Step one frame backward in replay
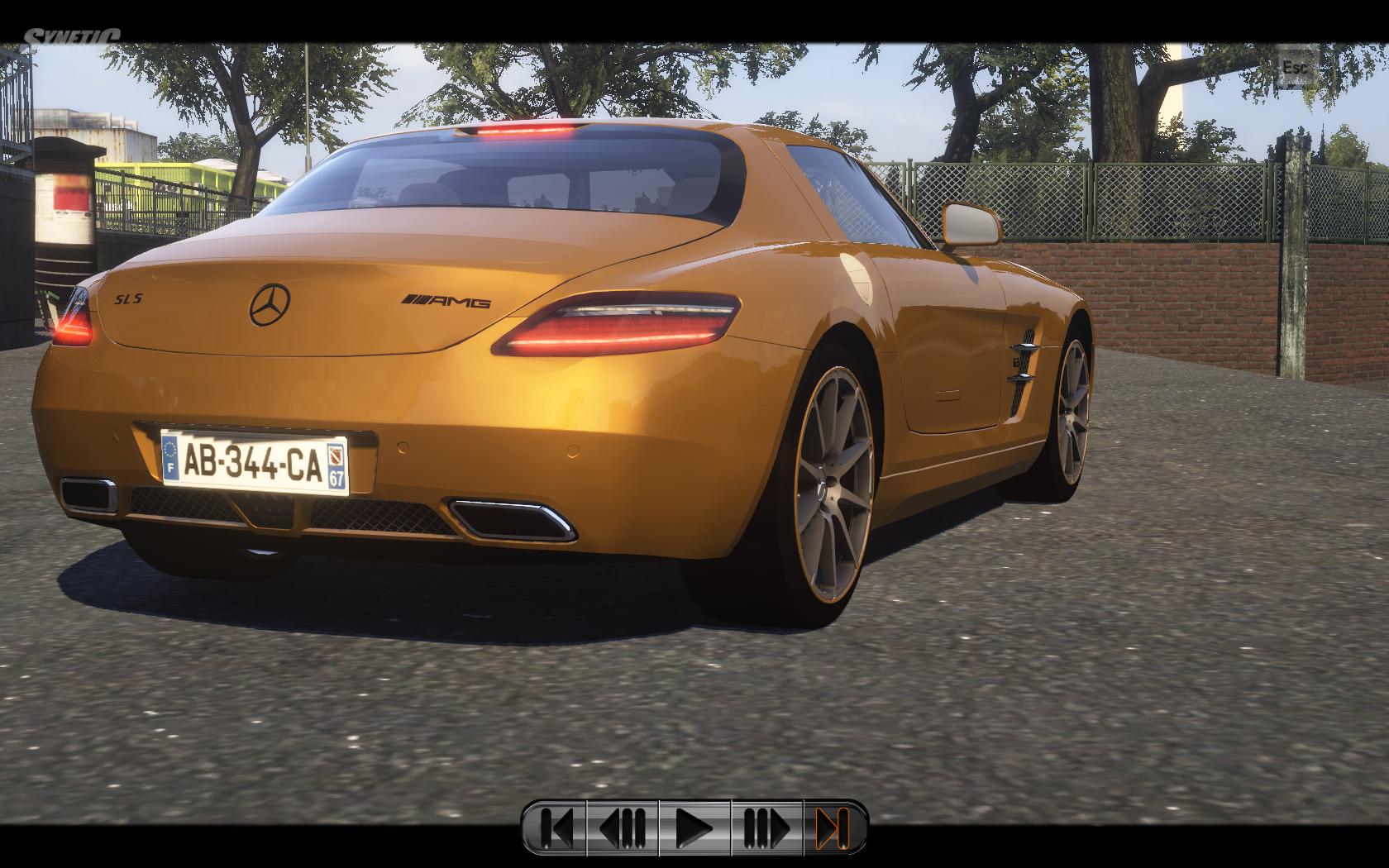This screenshot has height=868, width=1389. pos(623,827)
